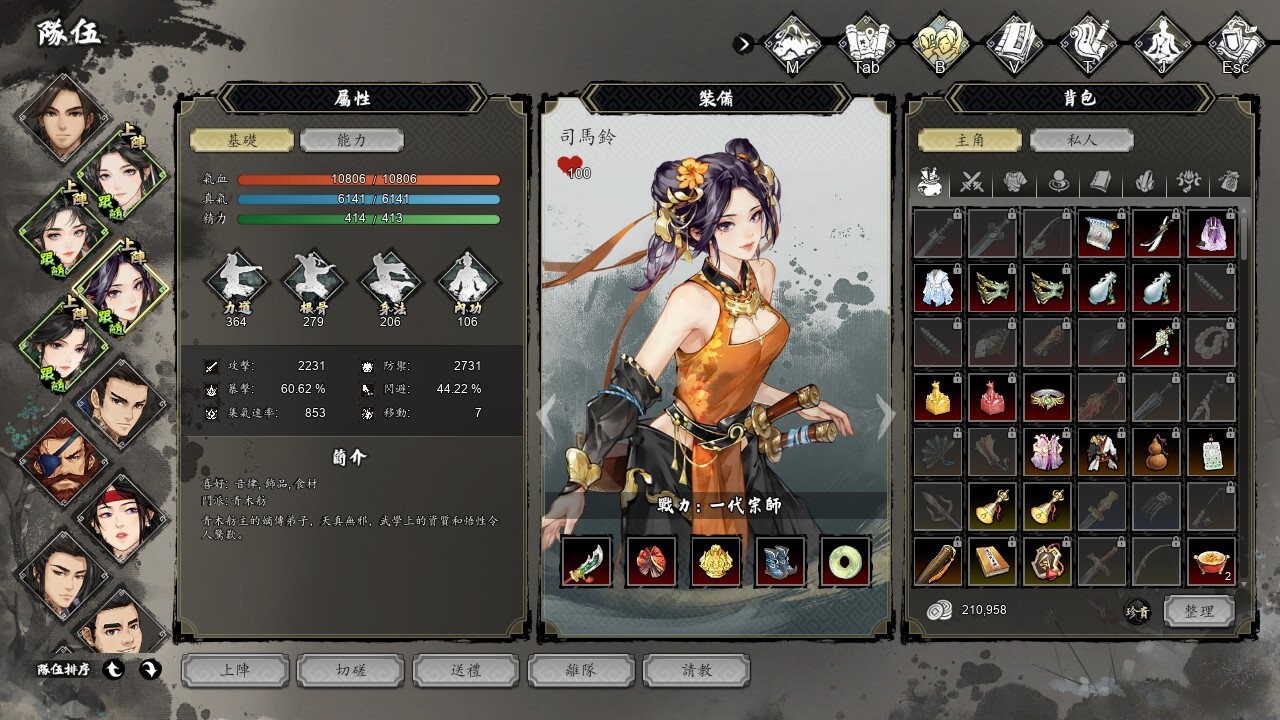Select the 基礎 attributes tab
The image size is (1280, 720).
click(x=242, y=141)
